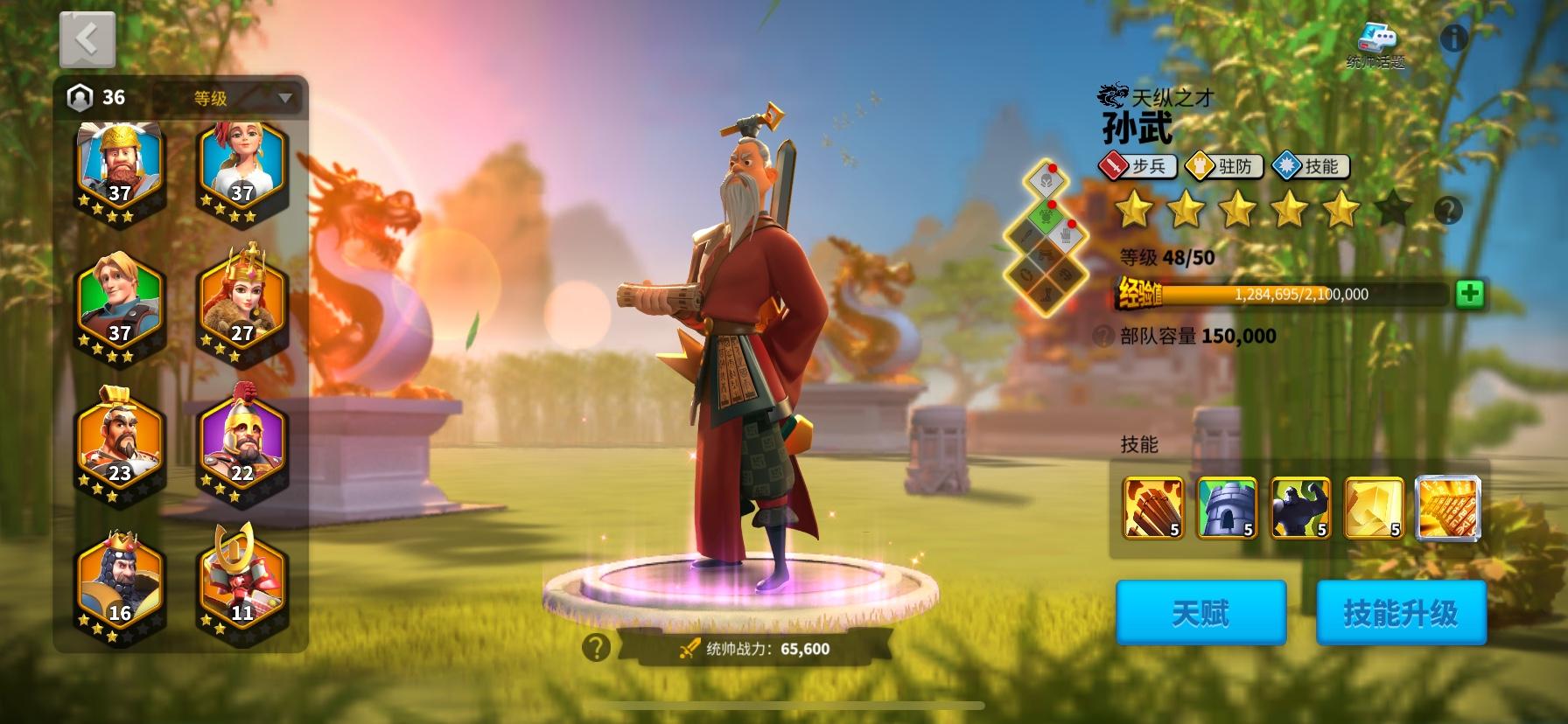Click the golden fourth skill icon
The image size is (1568, 724).
(1375, 508)
